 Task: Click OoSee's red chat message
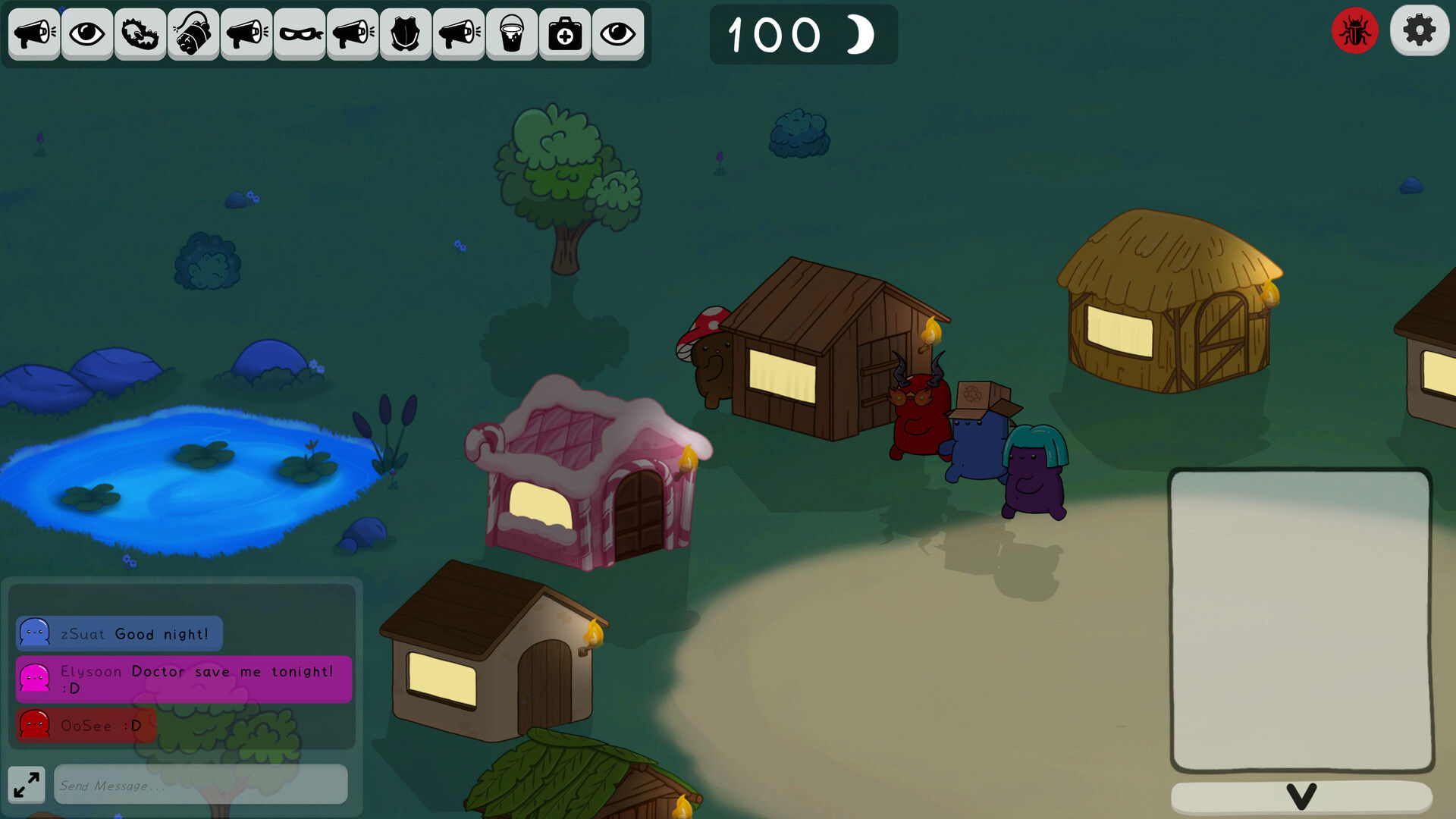click(x=86, y=725)
